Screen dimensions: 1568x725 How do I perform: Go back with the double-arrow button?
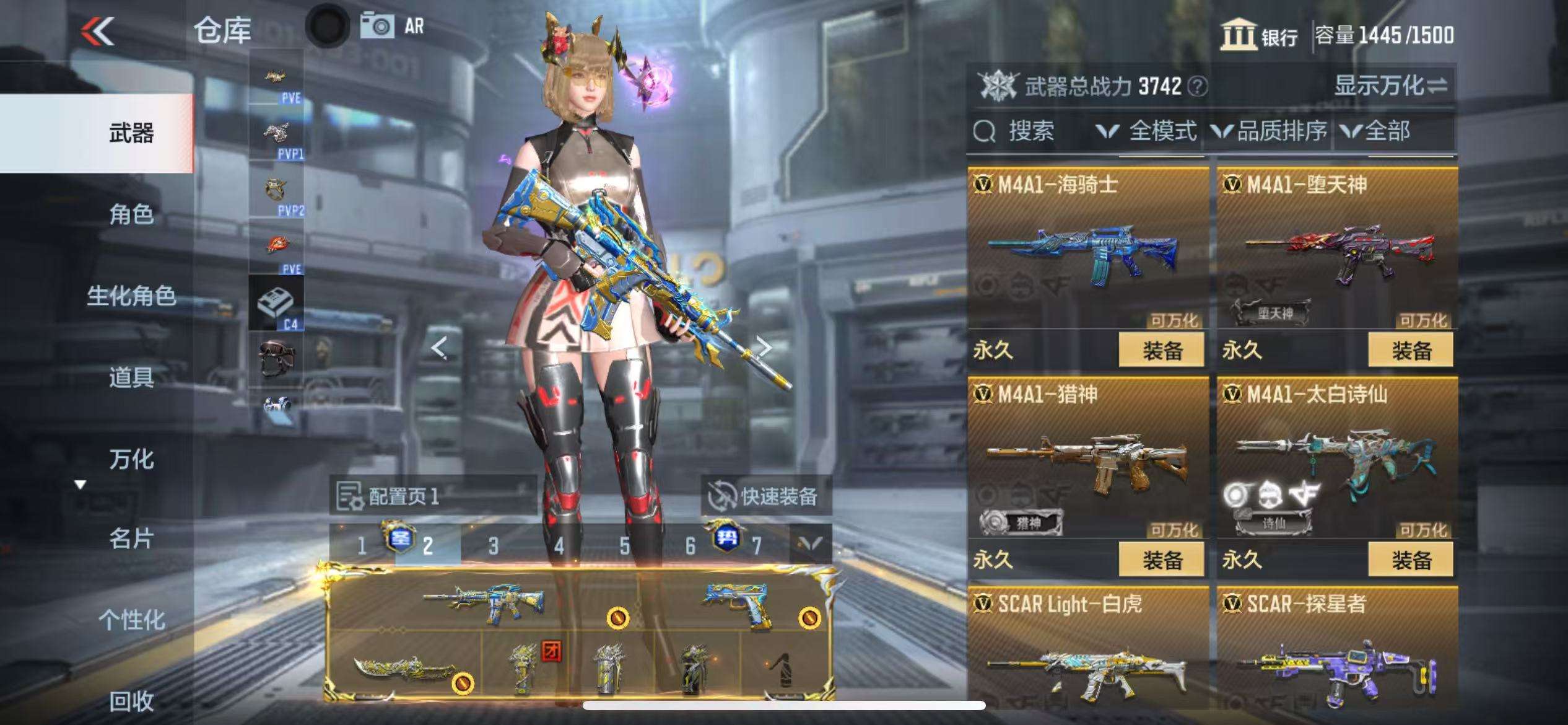coord(98,31)
